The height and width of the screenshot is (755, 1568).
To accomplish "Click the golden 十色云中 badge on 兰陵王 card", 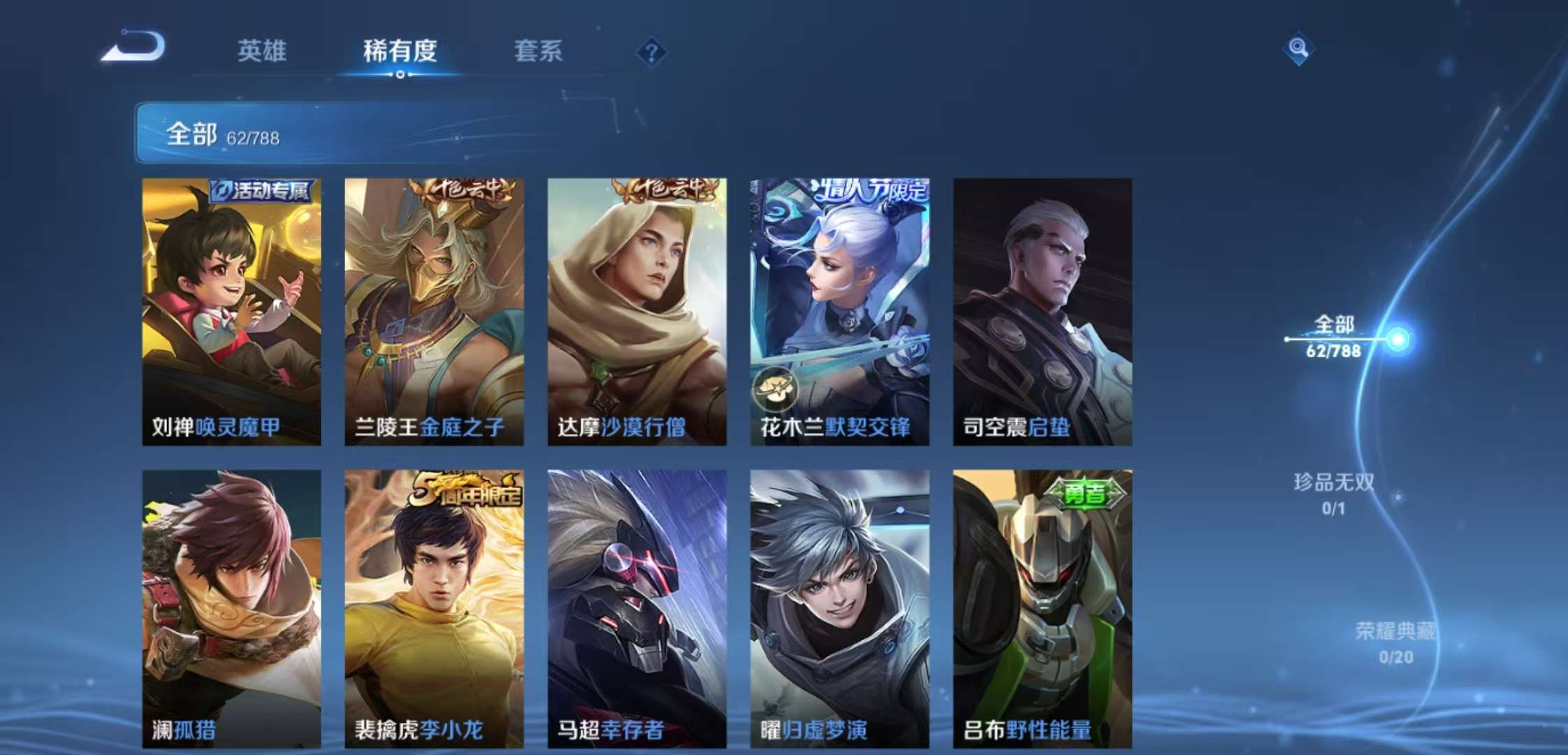I will [x=465, y=189].
